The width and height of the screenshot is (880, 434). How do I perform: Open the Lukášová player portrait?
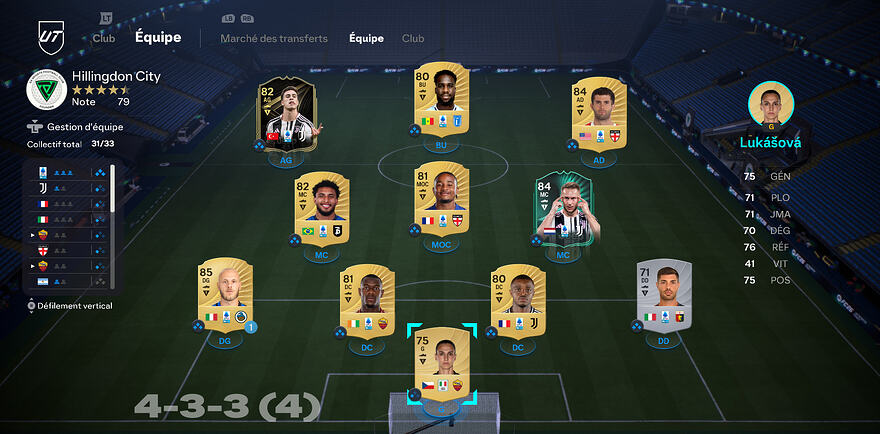(770, 105)
